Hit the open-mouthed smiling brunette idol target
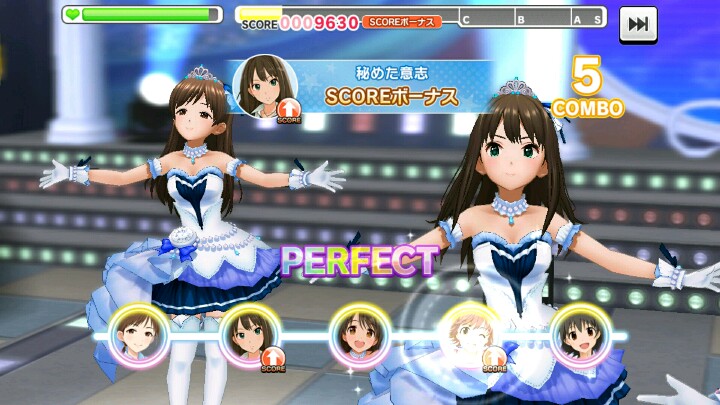This screenshot has width=720, height=405. tap(359, 334)
